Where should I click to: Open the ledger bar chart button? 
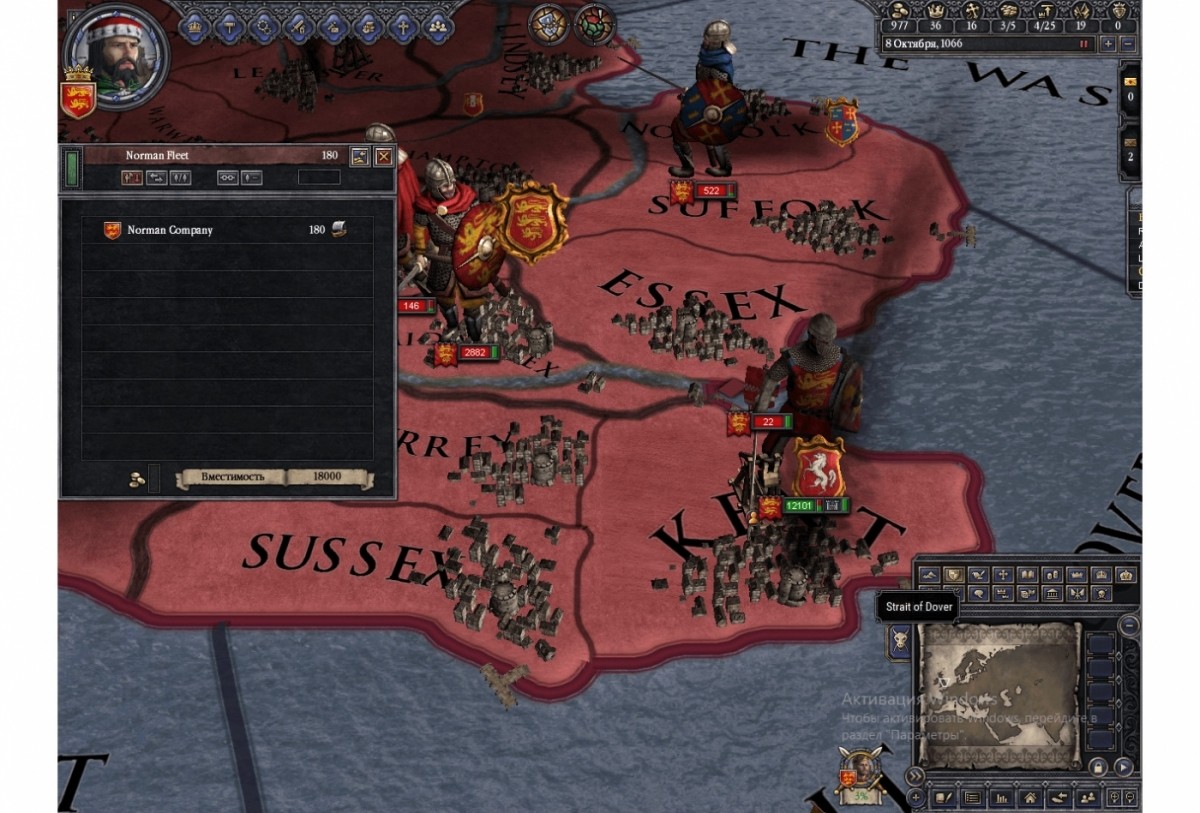(1000, 798)
